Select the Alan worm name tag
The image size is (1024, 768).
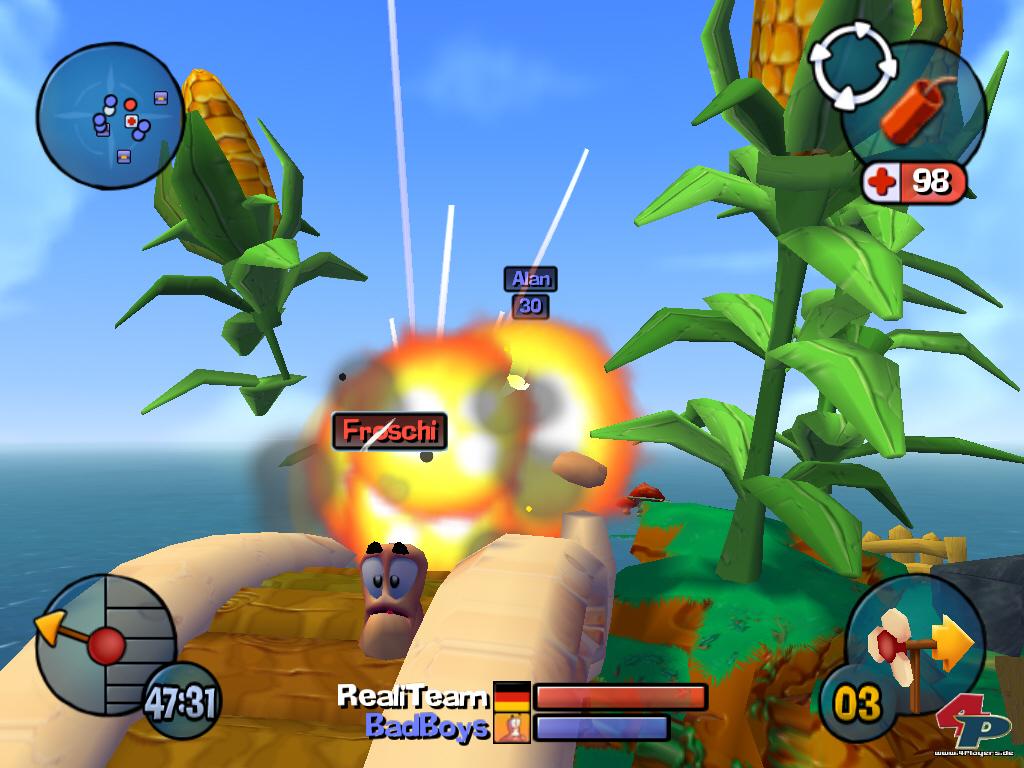pos(530,279)
